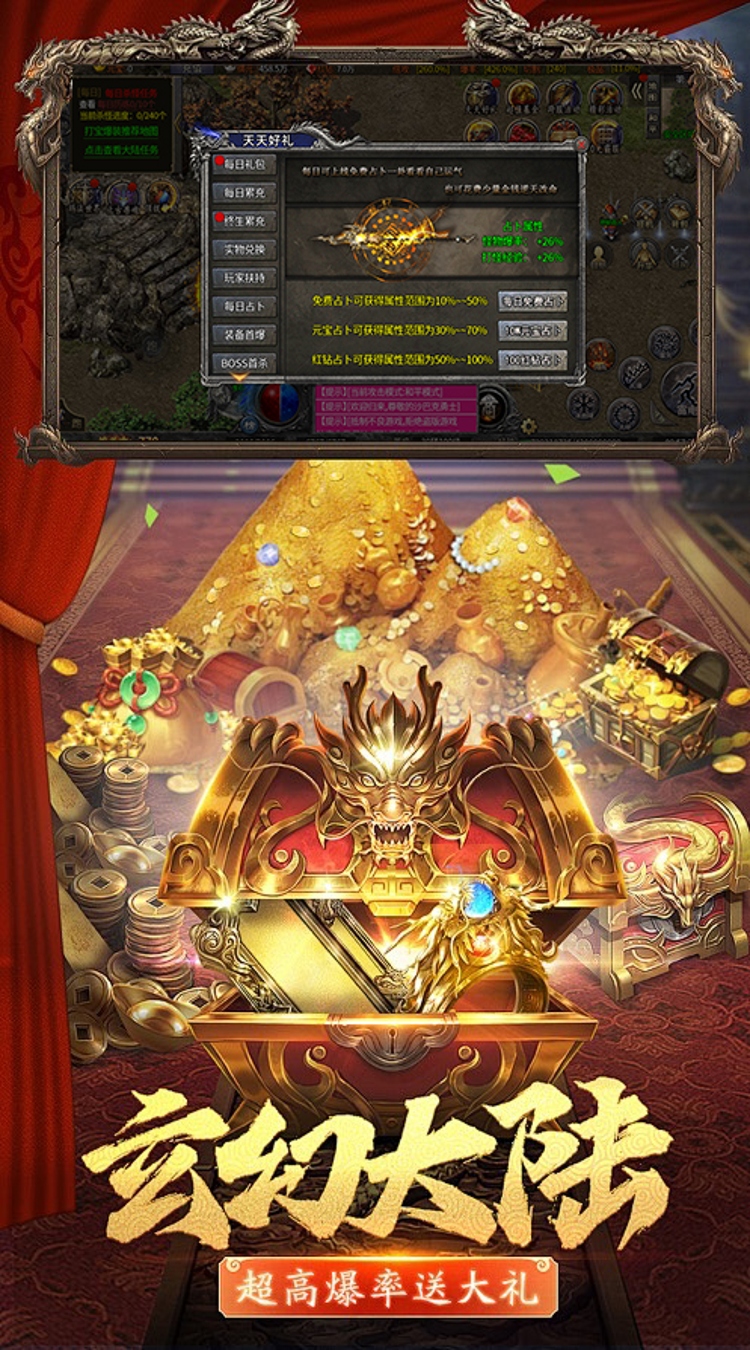Viewport: 750px width, 1350px height.
Task: Open the 装备首爆 tab
Action: 244,335
